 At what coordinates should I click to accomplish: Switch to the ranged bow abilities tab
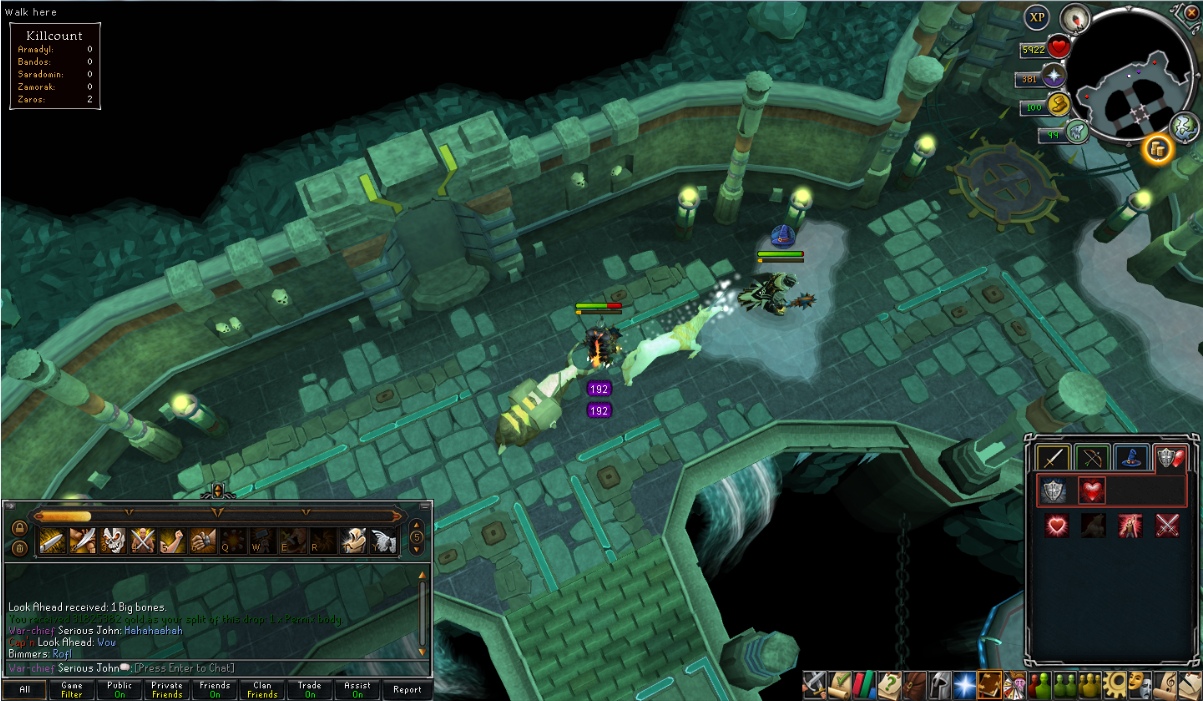(x=1092, y=458)
